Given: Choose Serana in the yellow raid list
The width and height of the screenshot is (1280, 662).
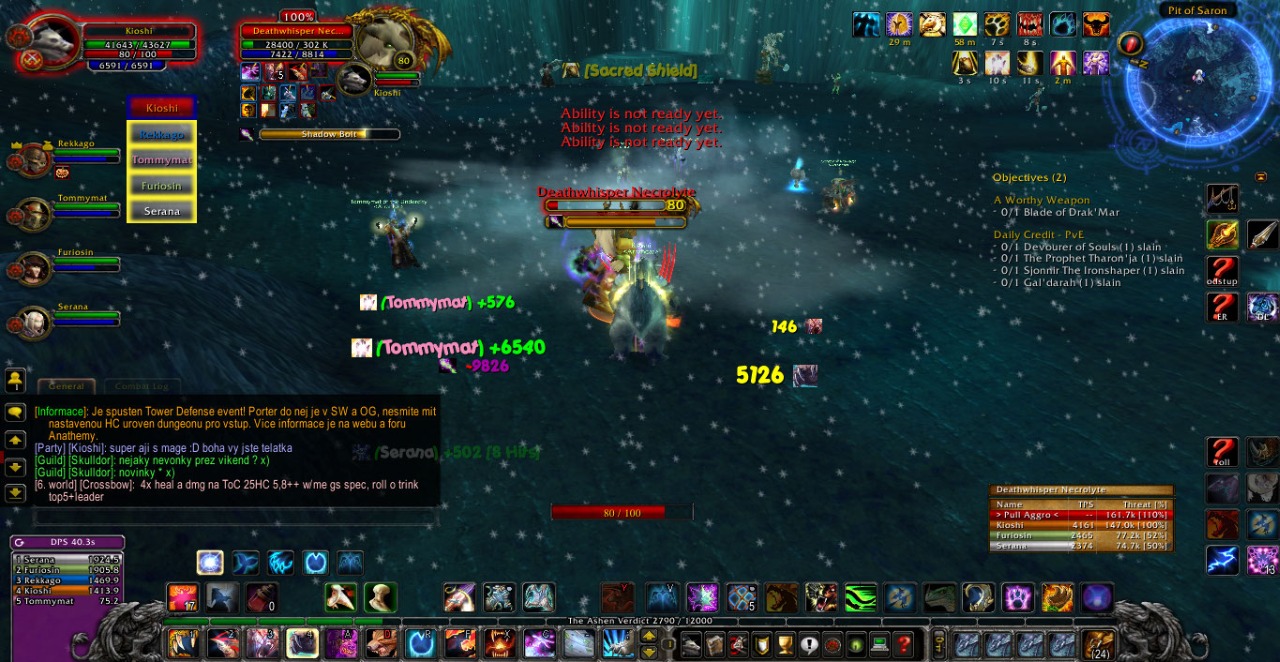Looking at the screenshot, I should pos(162,211).
